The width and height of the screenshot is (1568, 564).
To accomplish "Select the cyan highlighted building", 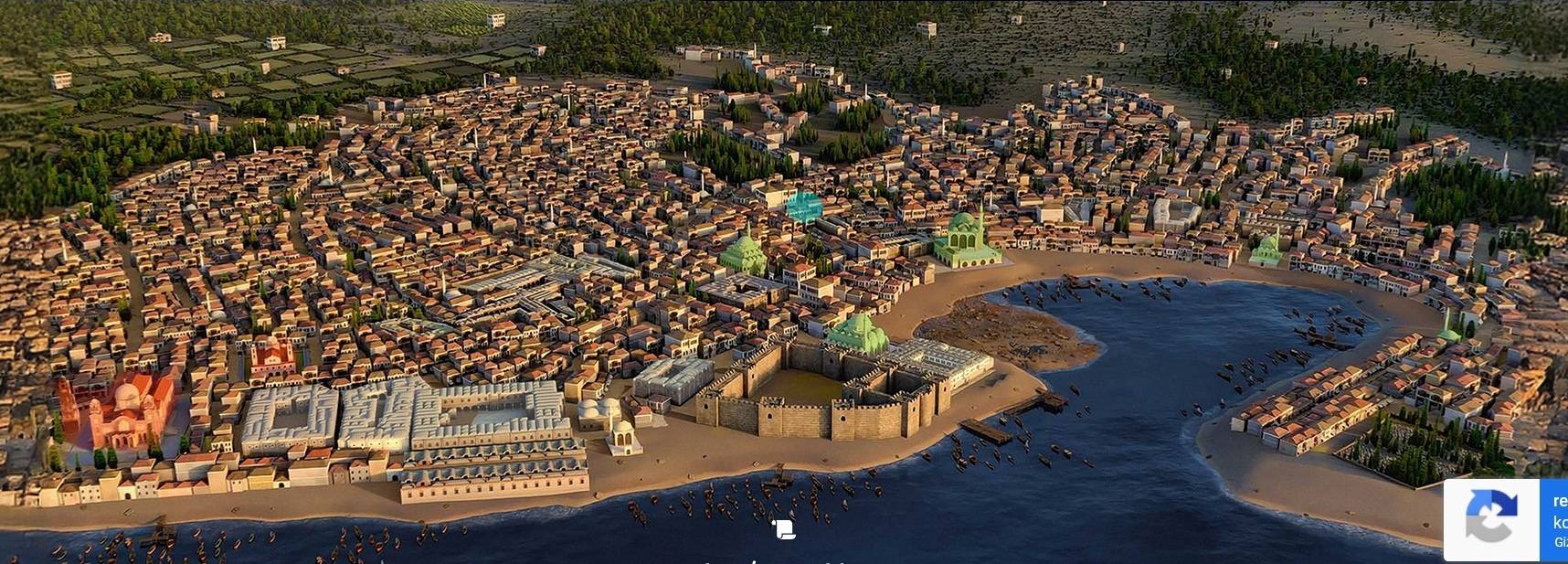I will tap(802, 208).
